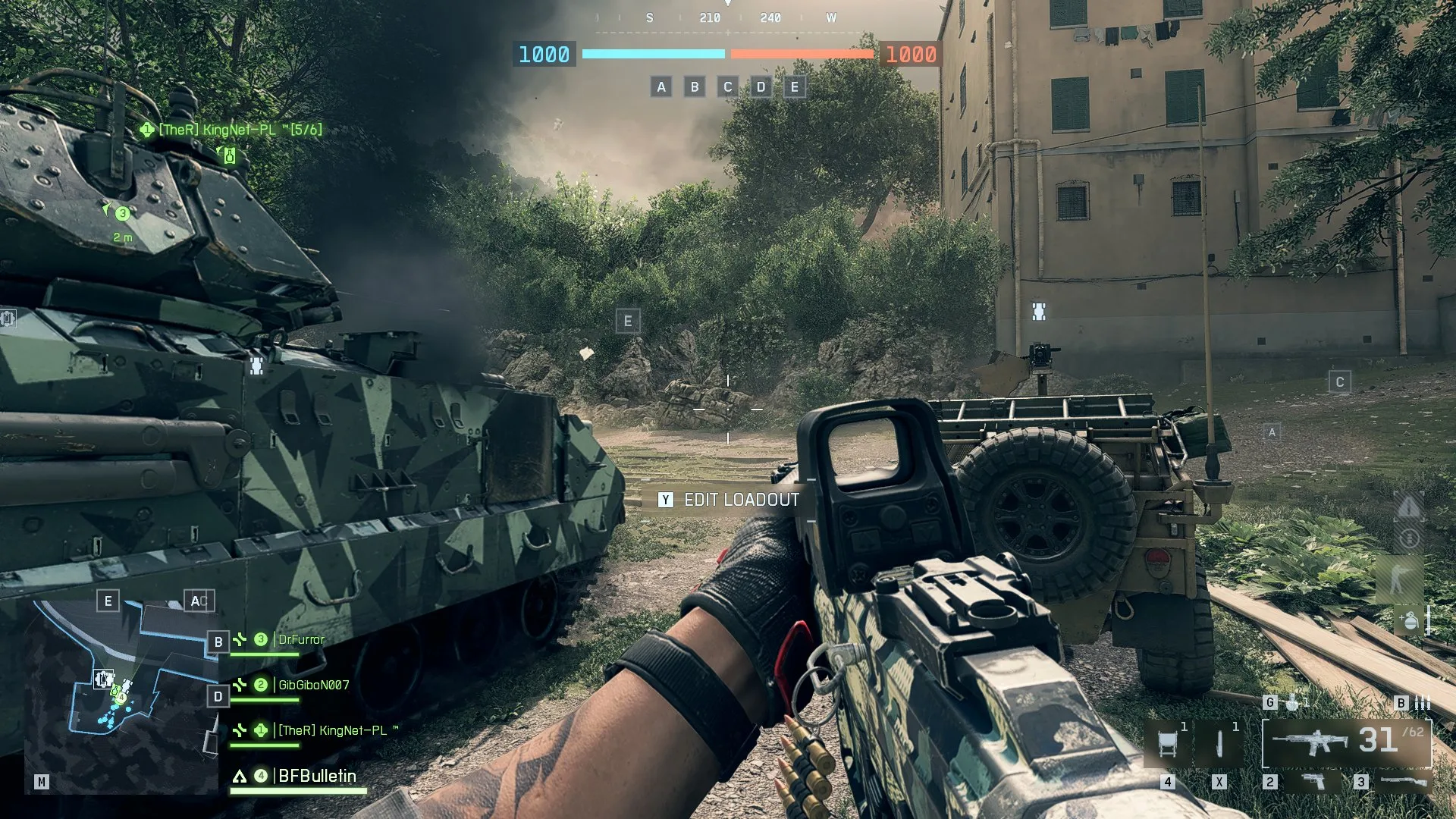Toggle the soldier stance indicator icon

[x=1398, y=577]
